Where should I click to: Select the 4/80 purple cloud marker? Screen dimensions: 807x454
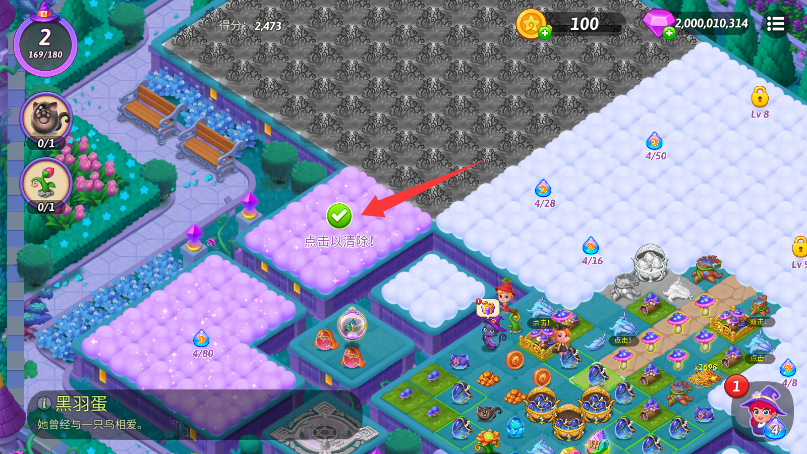click(x=202, y=339)
